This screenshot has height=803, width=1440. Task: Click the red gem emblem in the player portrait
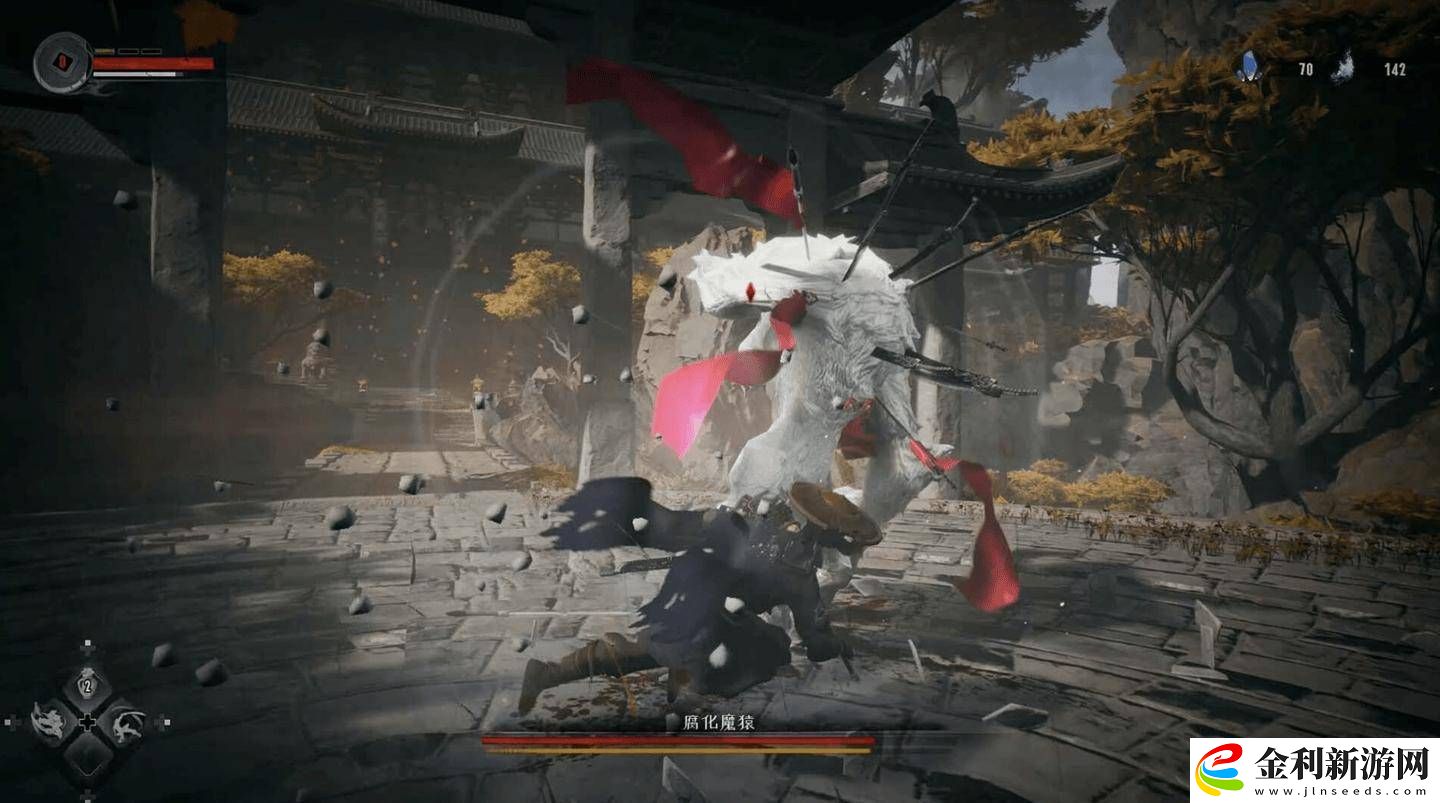[x=62, y=62]
